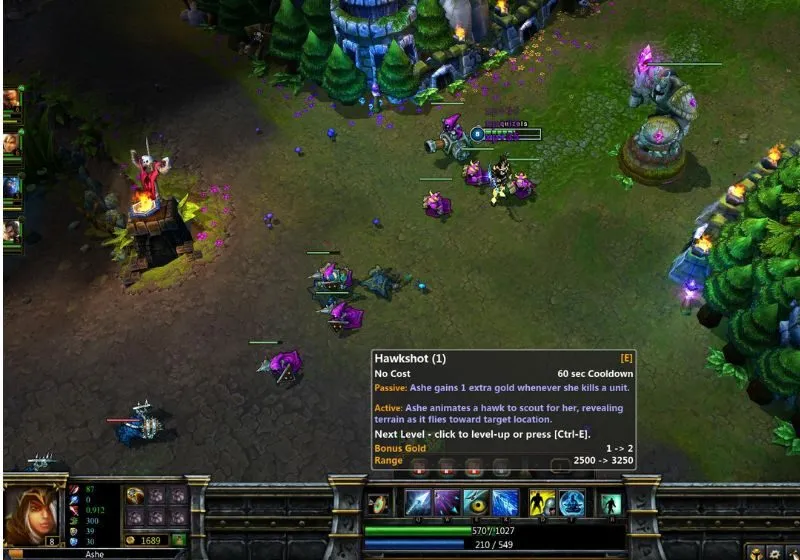Use the yellow figure summoner spell
This screenshot has height=560, width=800.
coord(542,503)
